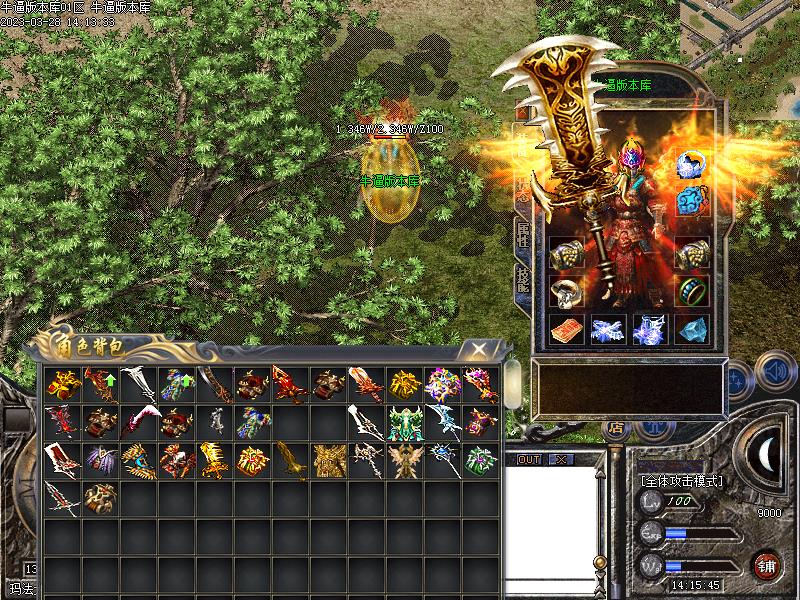Pick the green ribbon gift box item
This screenshot has width=800, height=600.
[x=481, y=458]
